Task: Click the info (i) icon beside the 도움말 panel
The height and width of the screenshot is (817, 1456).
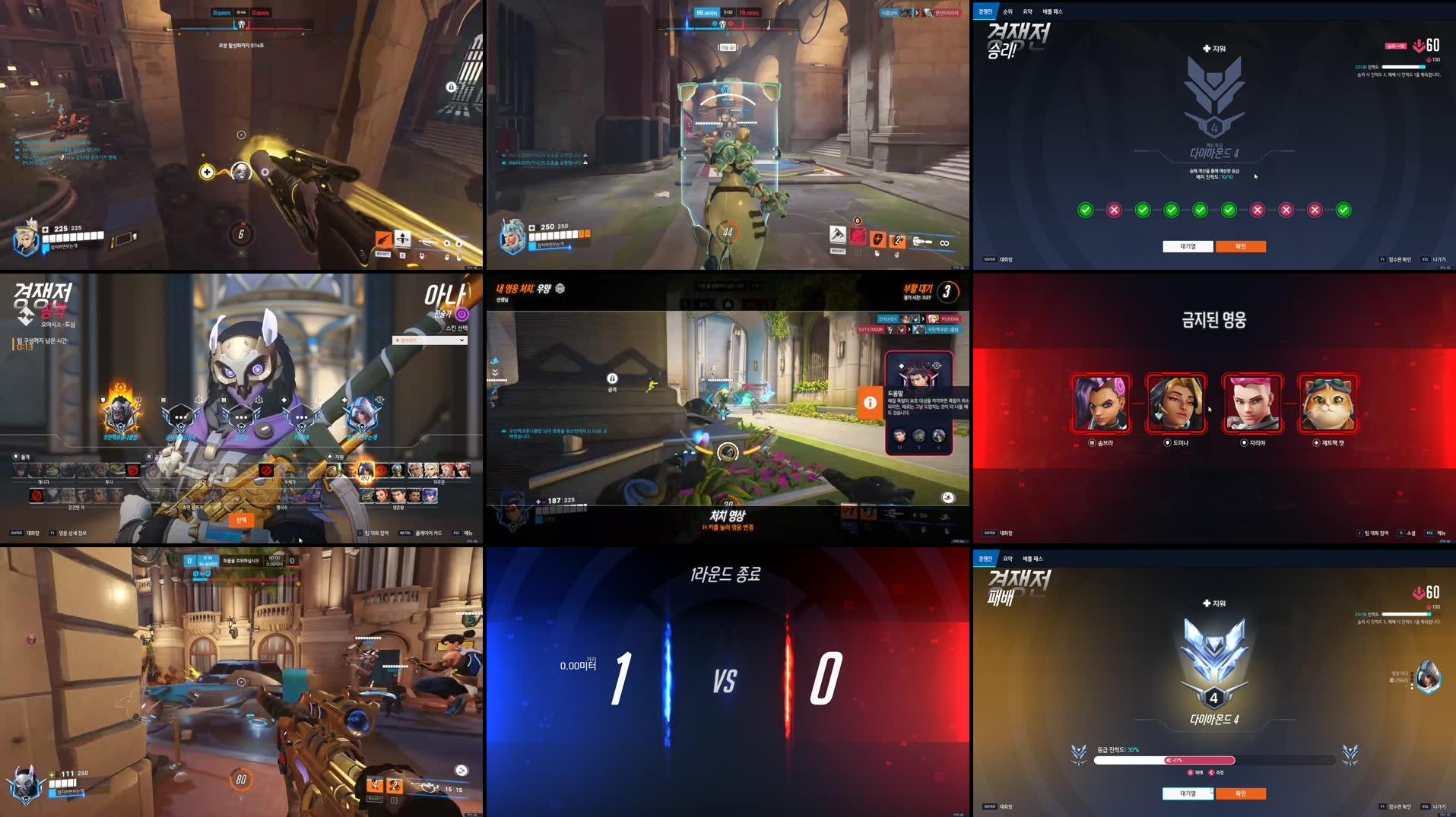Action: coord(871,404)
